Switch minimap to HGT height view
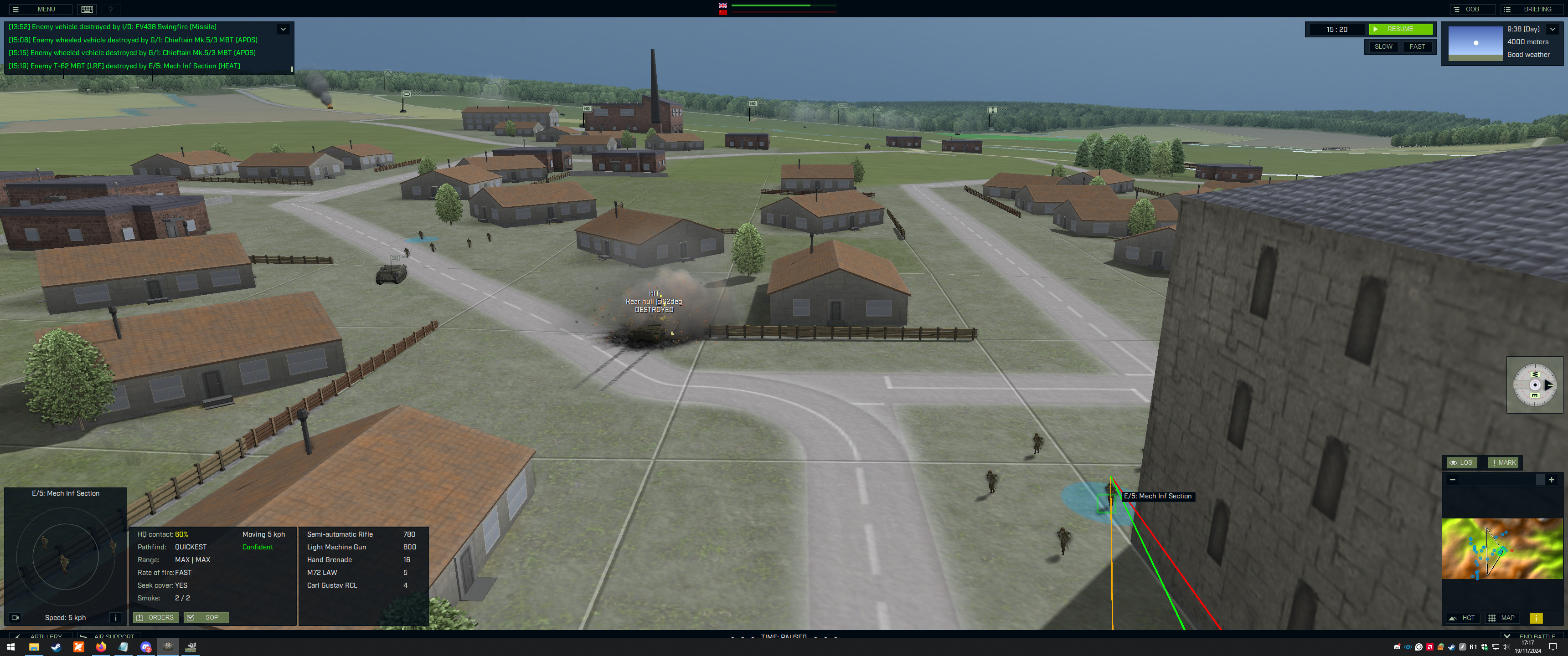Image resolution: width=1568 pixels, height=656 pixels. (1462, 618)
